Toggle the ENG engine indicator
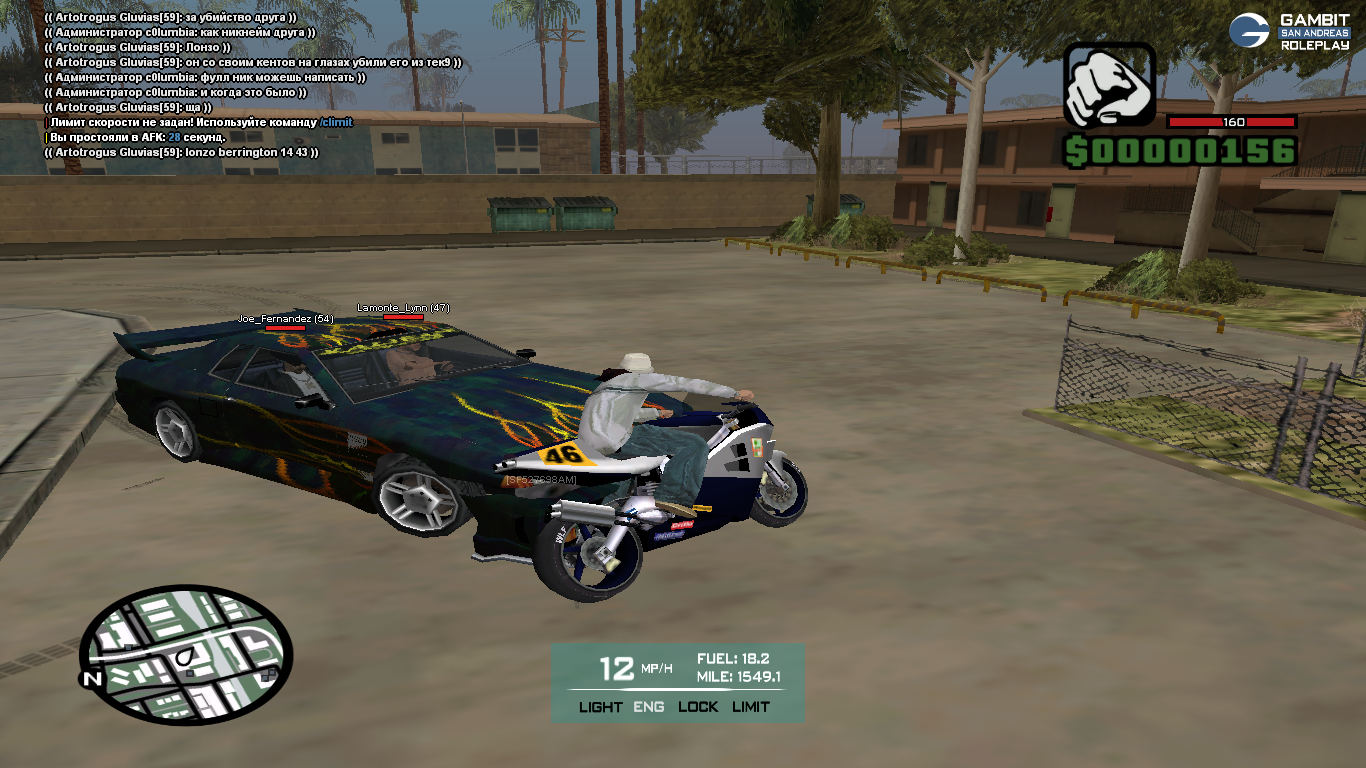Image resolution: width=1366 pixels, height=768 pixels. tap(650, 707)
